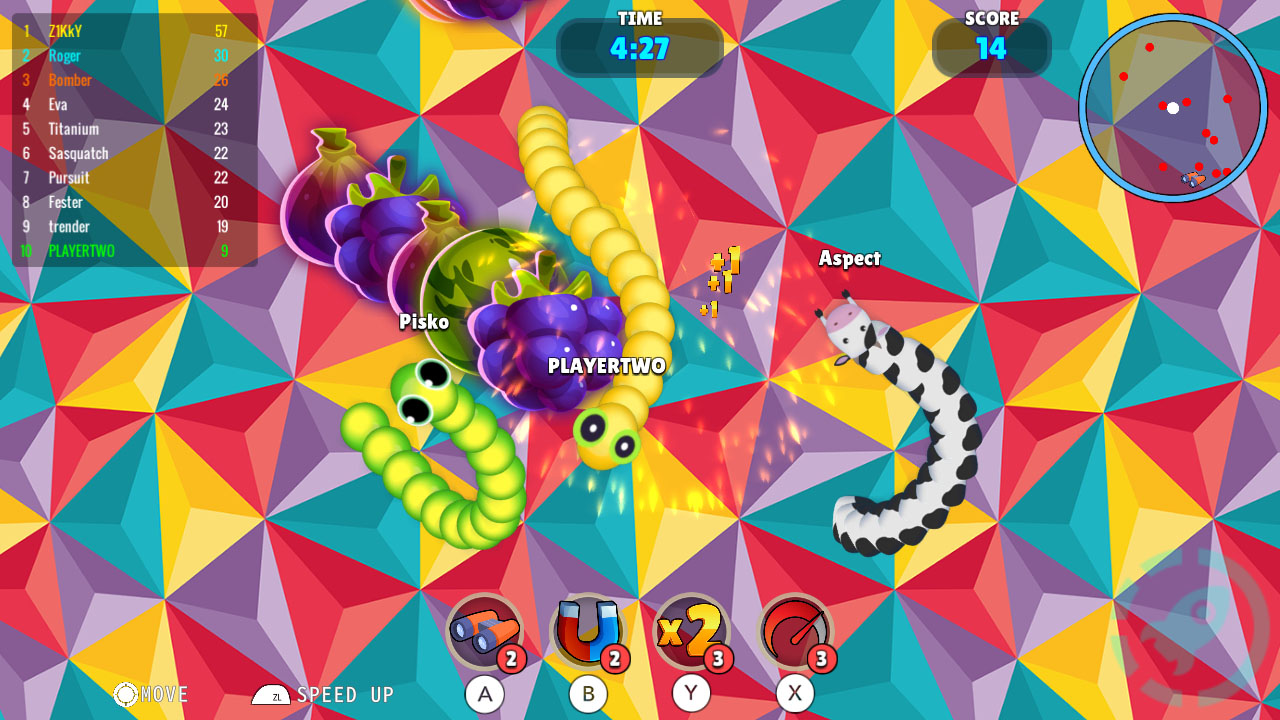Activate the speedometer boost power-up

795,631
